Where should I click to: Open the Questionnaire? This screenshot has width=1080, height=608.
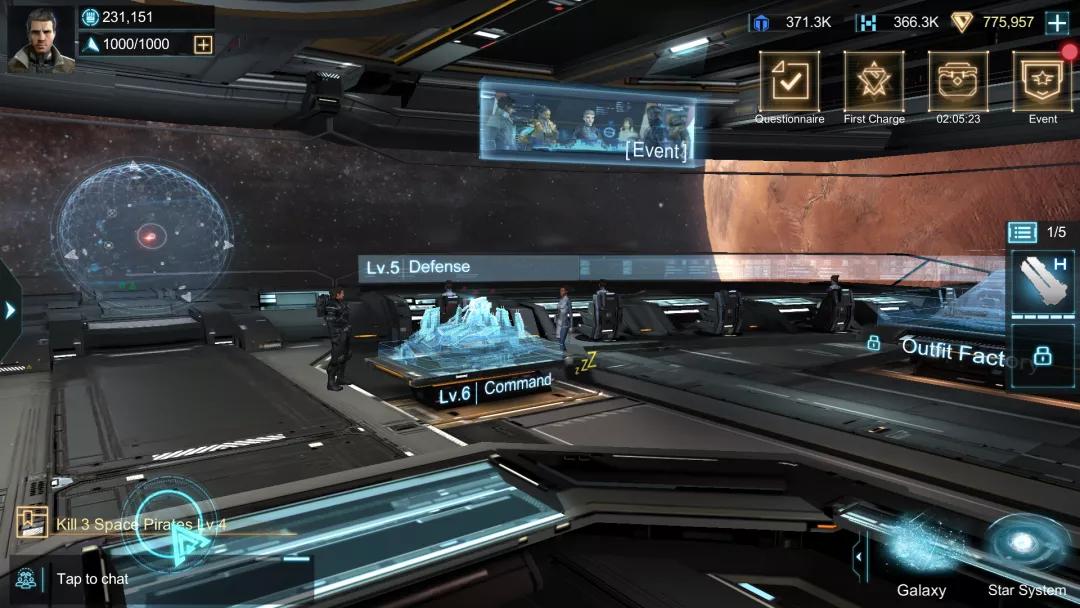[x=789, y=81]
